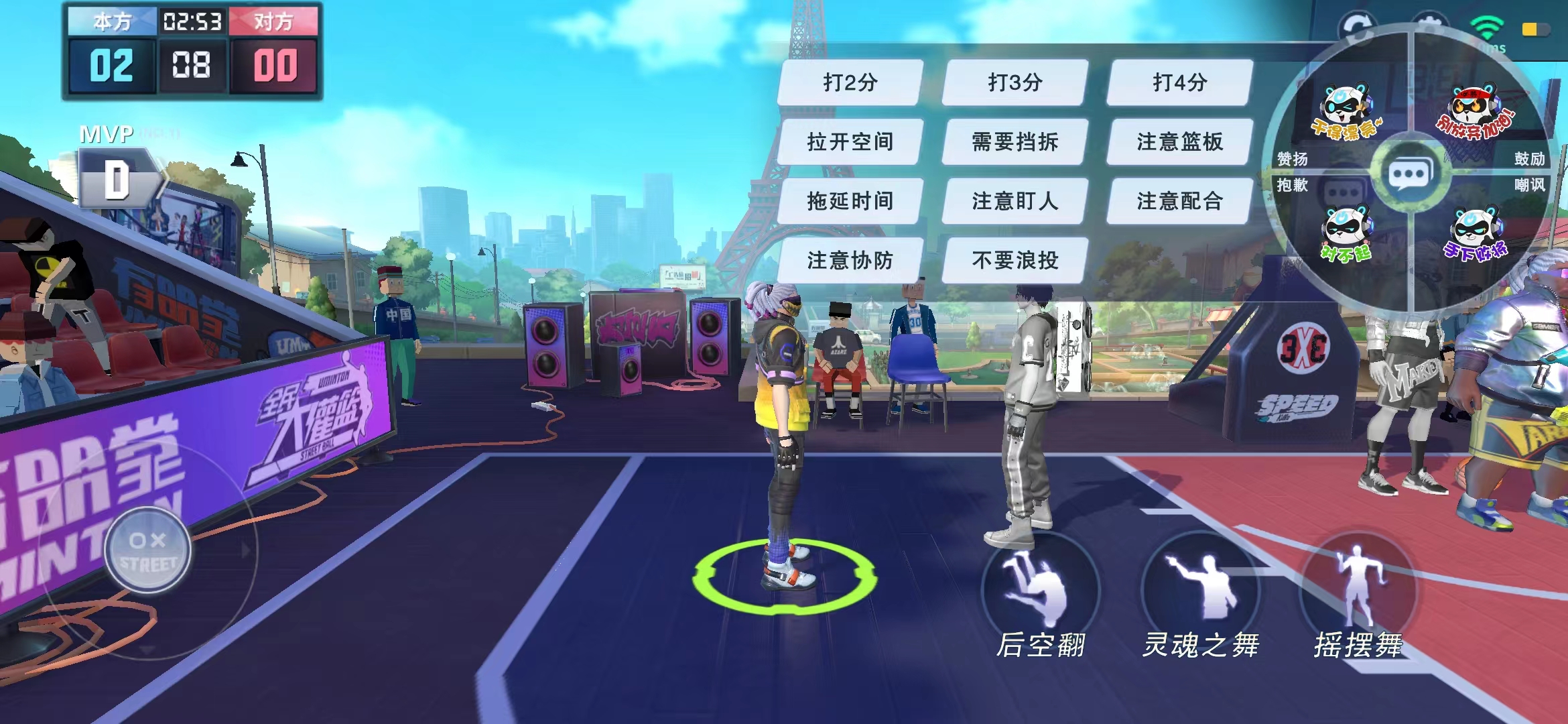
Task: Send the 打3分 quick message
Action: coord(1013,83)
